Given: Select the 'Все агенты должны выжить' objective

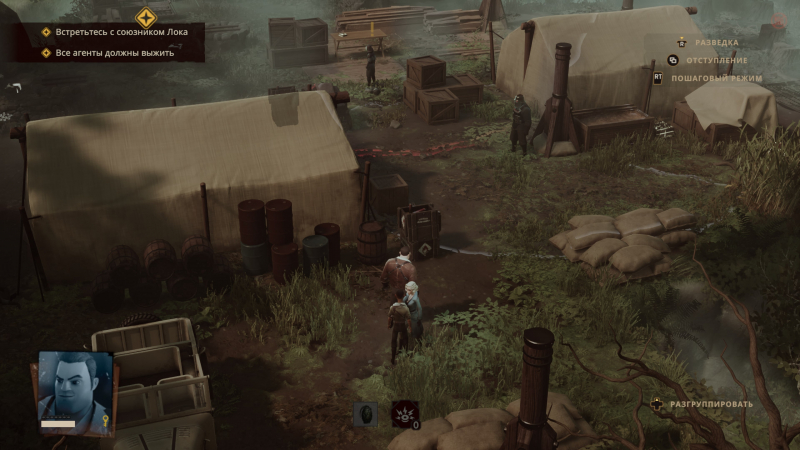Looking at the screenshot, I should (x=114, y=53).
